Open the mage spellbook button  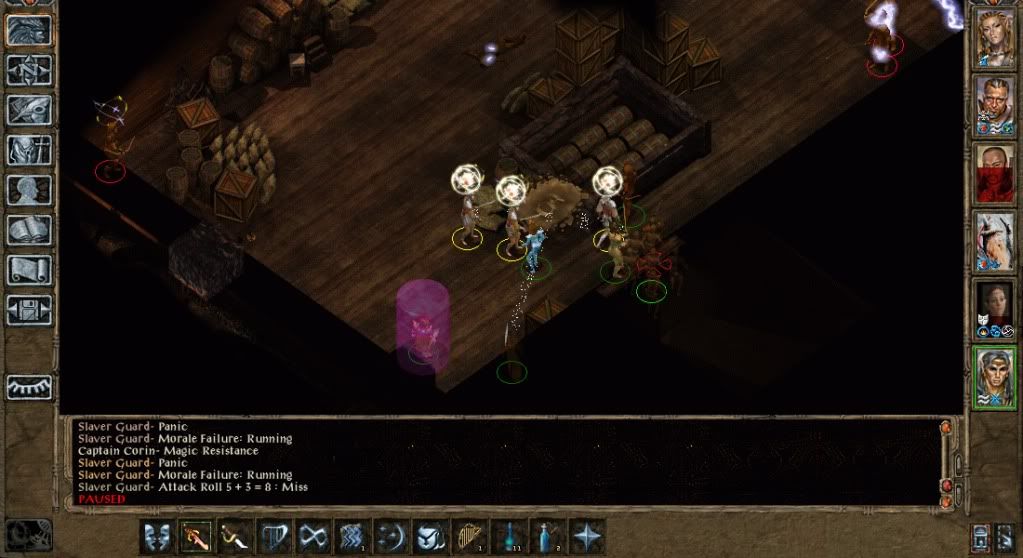pyautogui.click(x=29, y=230)
